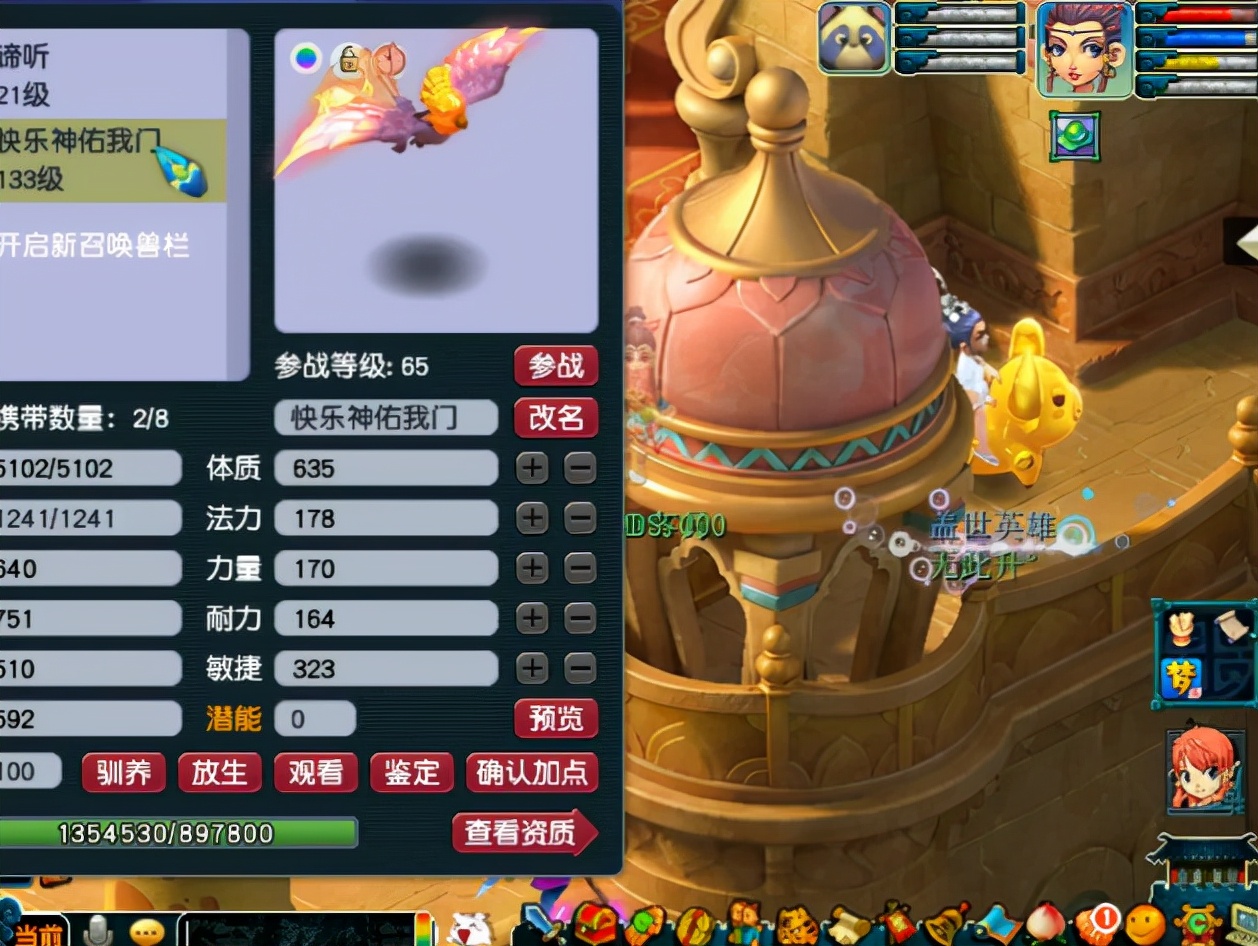The height and width of the screenshot is (946, 1258).
Task: Confirm stat points with 确认加点
Action: 532,772
